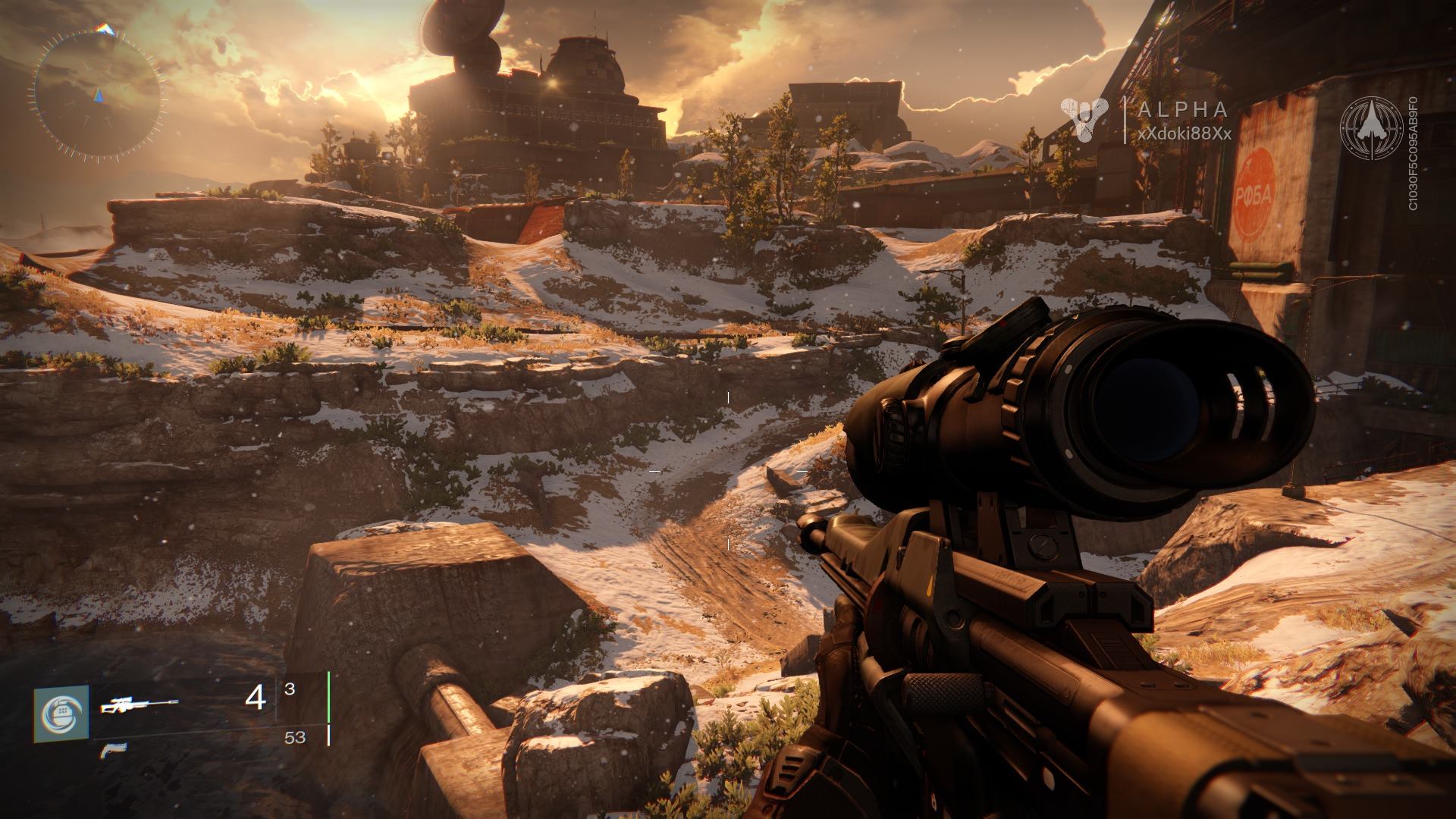Click the Destiny tricorn logo near ALPHA
This screenshot has height=819, width=1456.
pyautogui.click(x=1084, y=118)
